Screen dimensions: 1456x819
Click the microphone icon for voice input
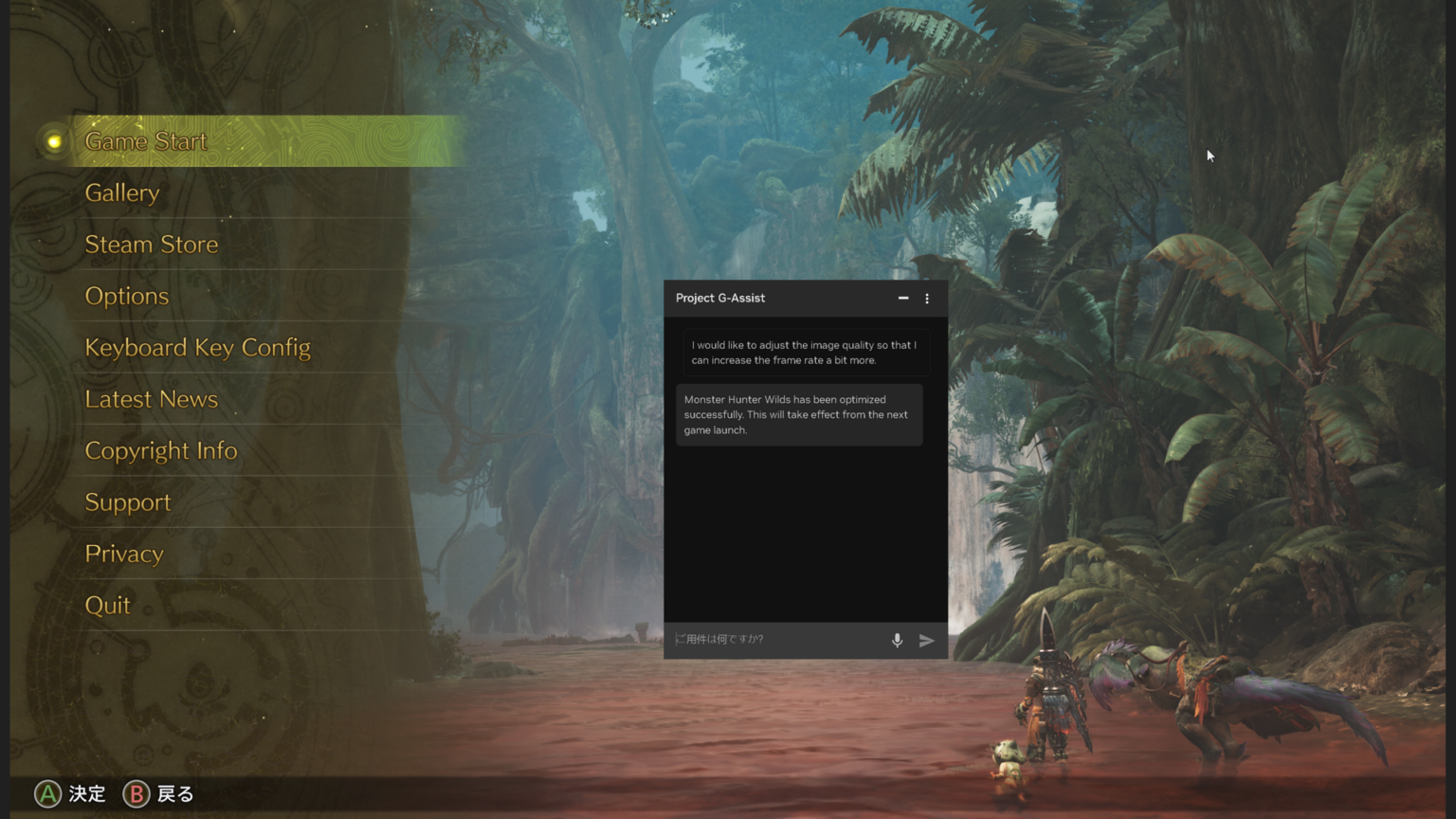pos(897,640)
